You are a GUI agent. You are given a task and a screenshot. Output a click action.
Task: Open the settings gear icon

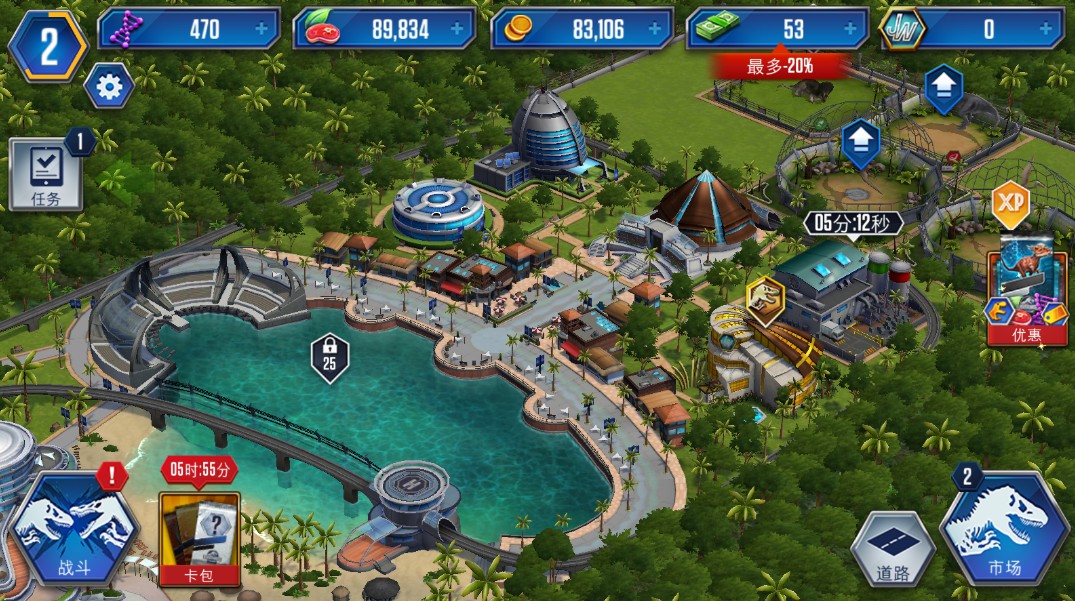pos(108,87)
